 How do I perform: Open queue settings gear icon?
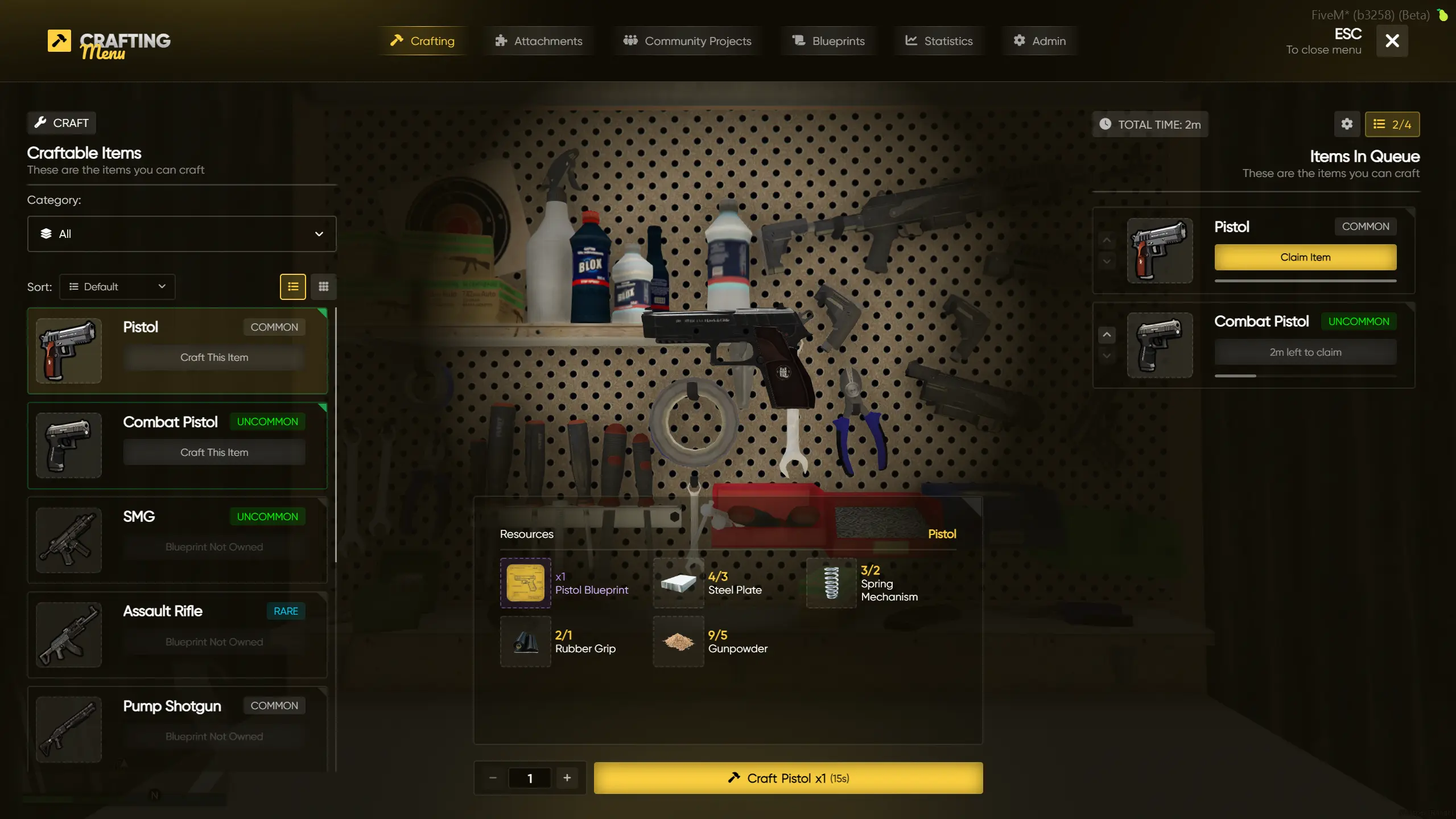[1346, 124]
